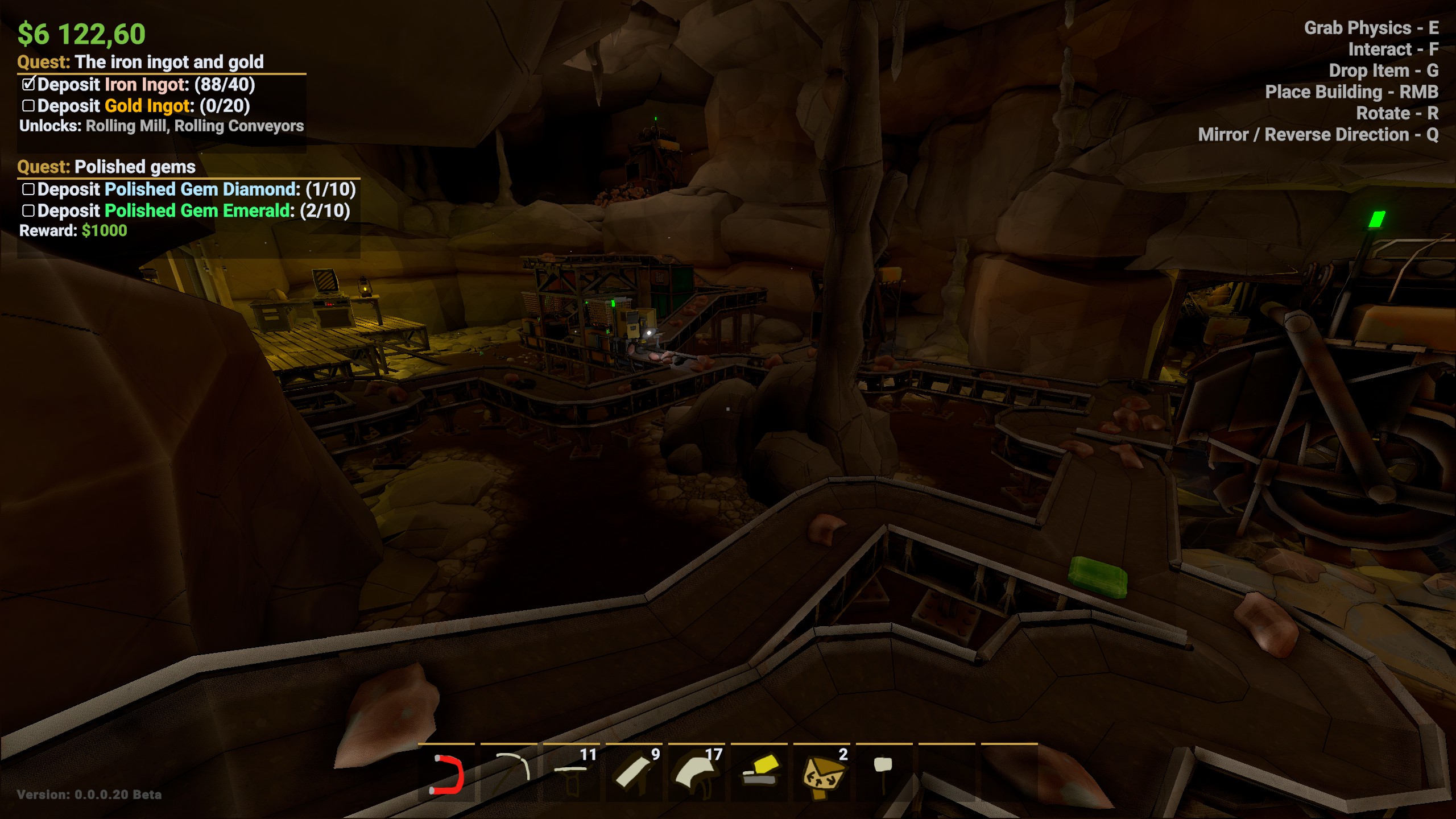Click the Deposit Iron Ingot objective checkbox
Viewport: 1456px width, 819px height.
click(x=28, y=85)
